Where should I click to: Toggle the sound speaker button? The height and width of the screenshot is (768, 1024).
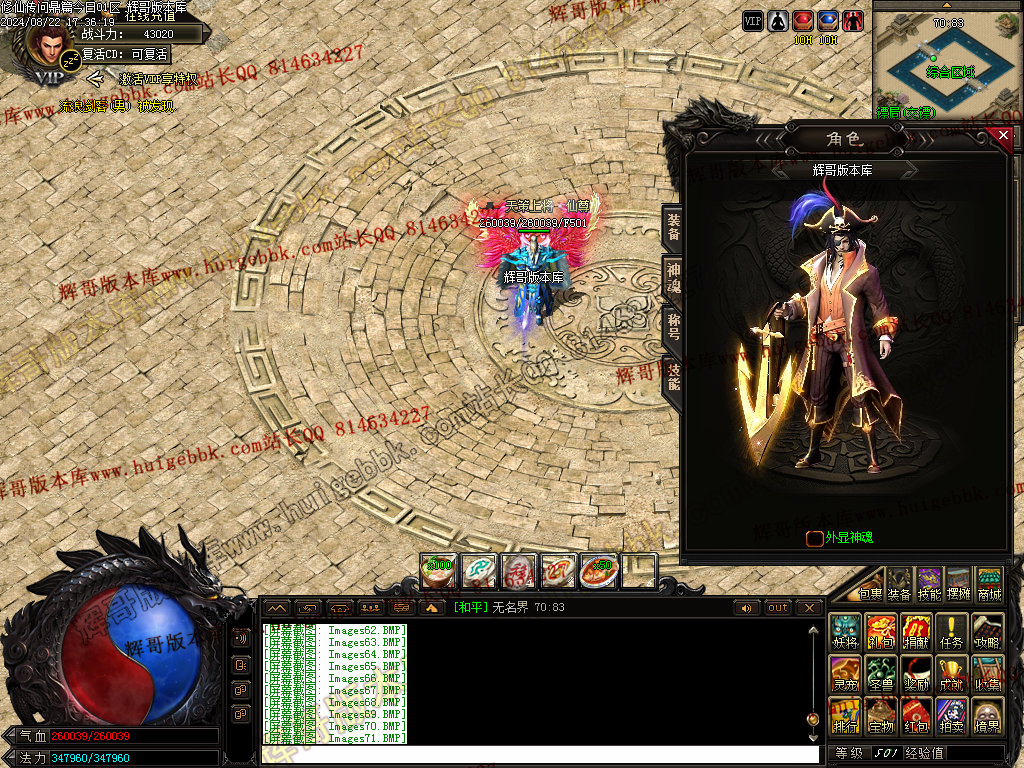click(x=746, y=608)
